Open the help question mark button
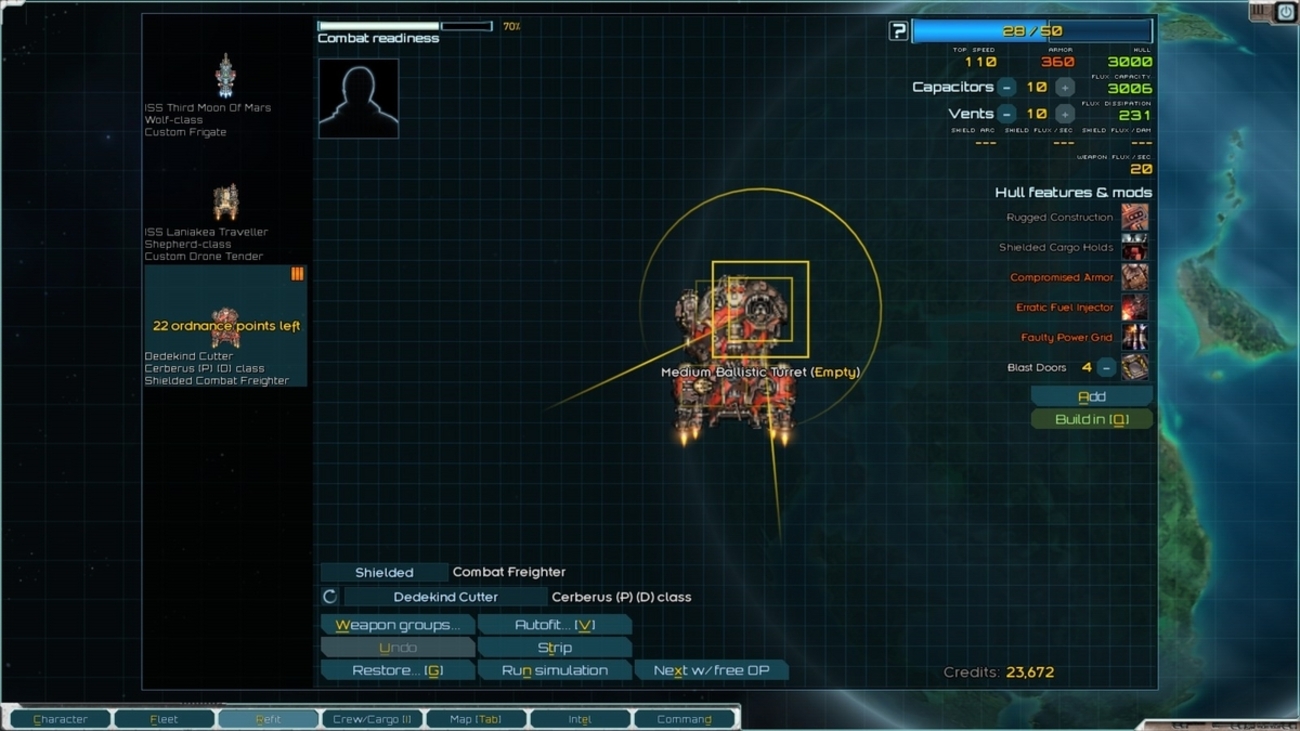 (x=898, y=32)
